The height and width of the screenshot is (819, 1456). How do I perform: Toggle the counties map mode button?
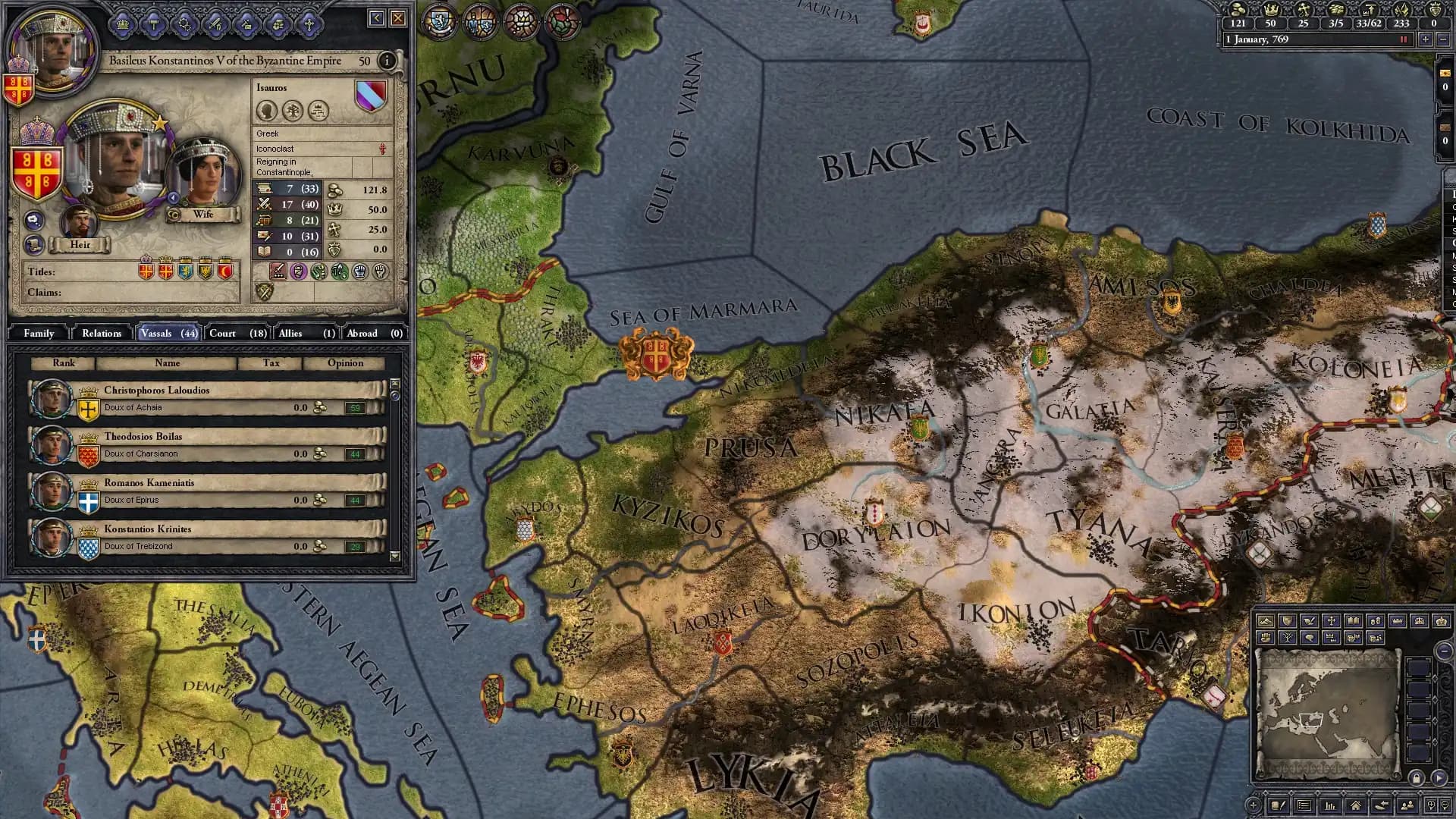[x=1351, y=639]
